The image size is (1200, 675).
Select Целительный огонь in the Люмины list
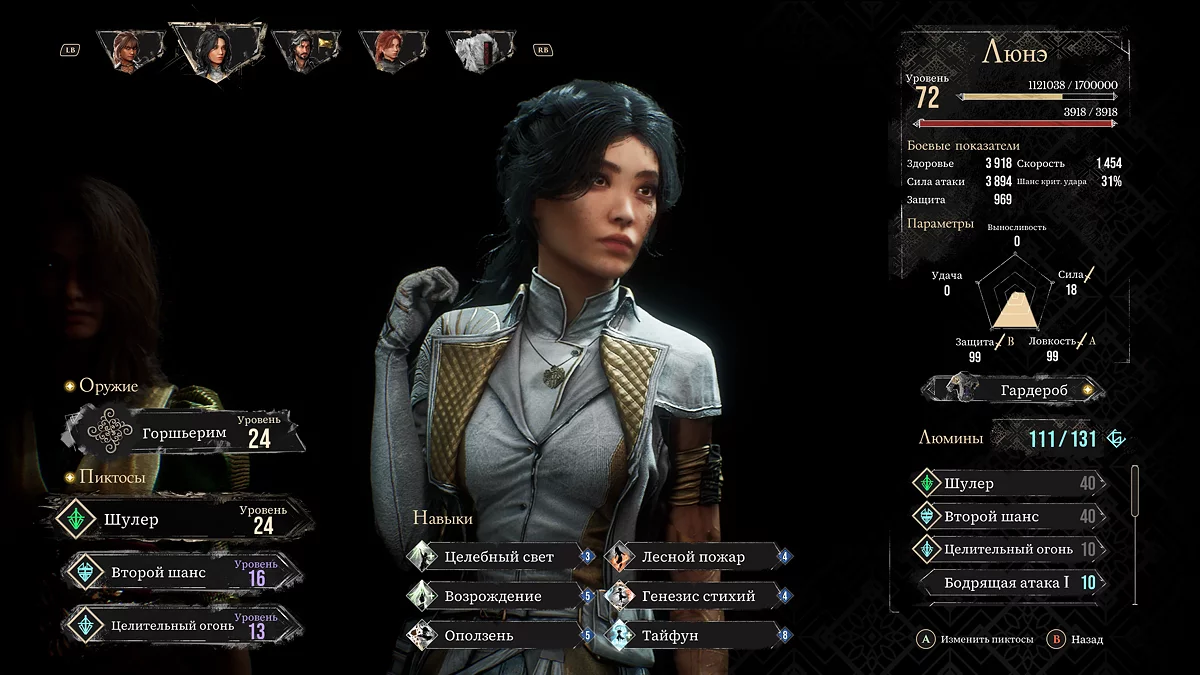click(1008, 549)
